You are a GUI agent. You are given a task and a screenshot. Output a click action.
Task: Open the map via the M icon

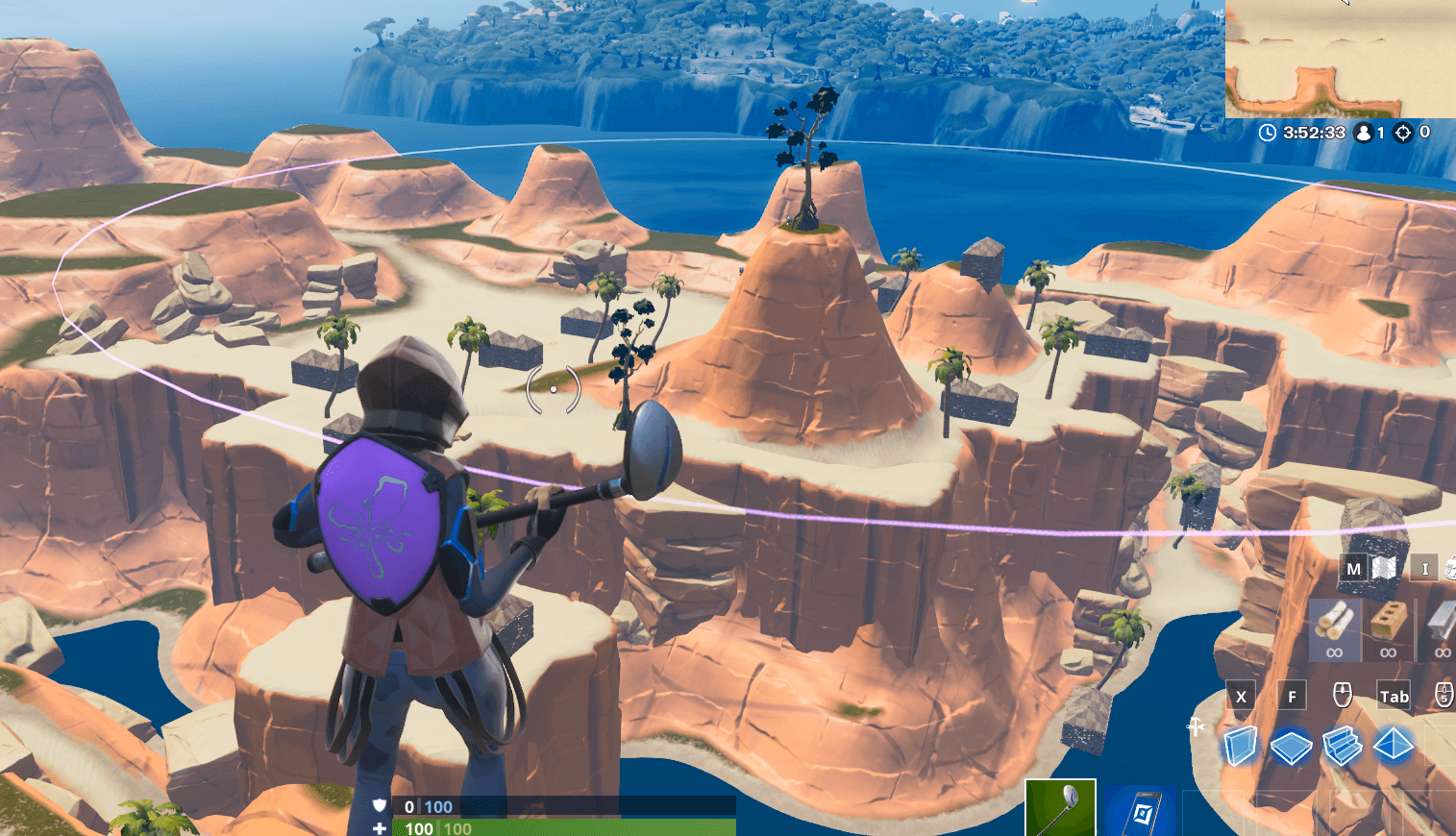[1354, 568]
